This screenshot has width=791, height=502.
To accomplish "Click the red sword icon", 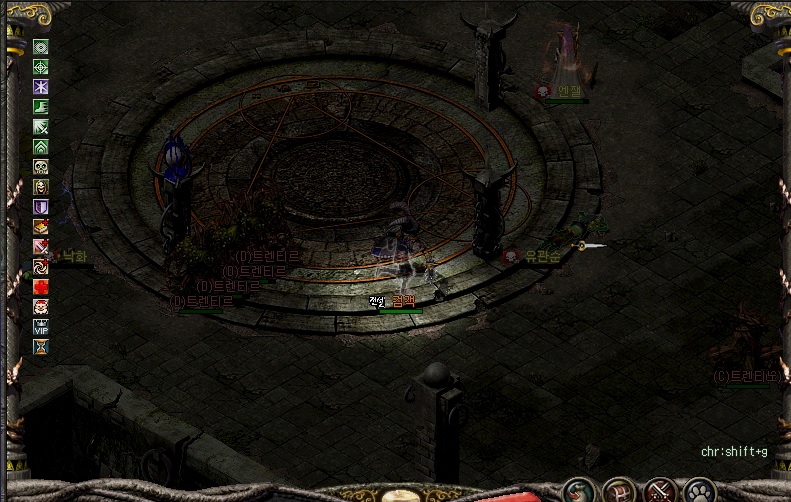I will tap(41, 246).
